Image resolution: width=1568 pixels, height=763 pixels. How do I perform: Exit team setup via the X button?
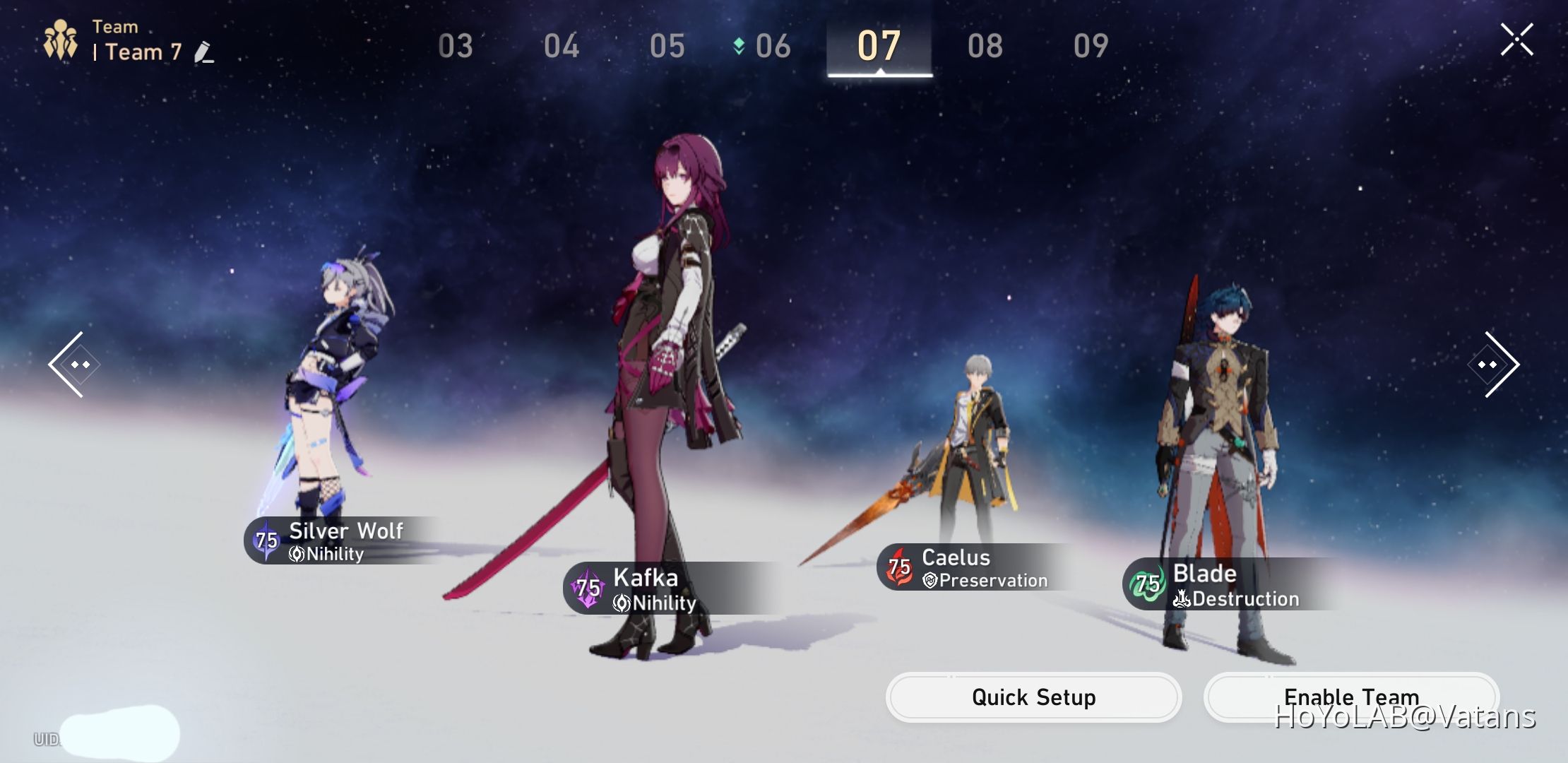coord(1518,39)
